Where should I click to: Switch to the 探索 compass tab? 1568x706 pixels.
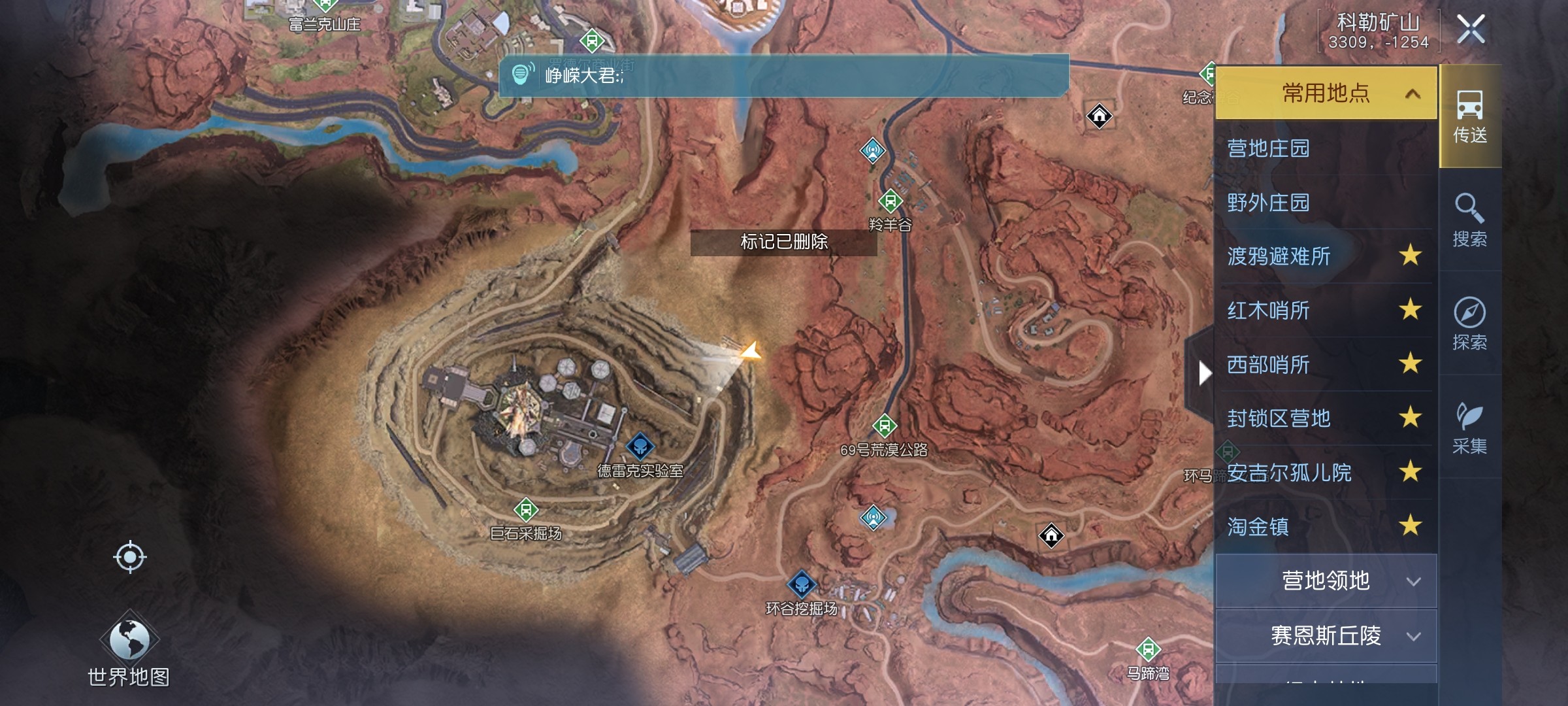point(1470,324)
